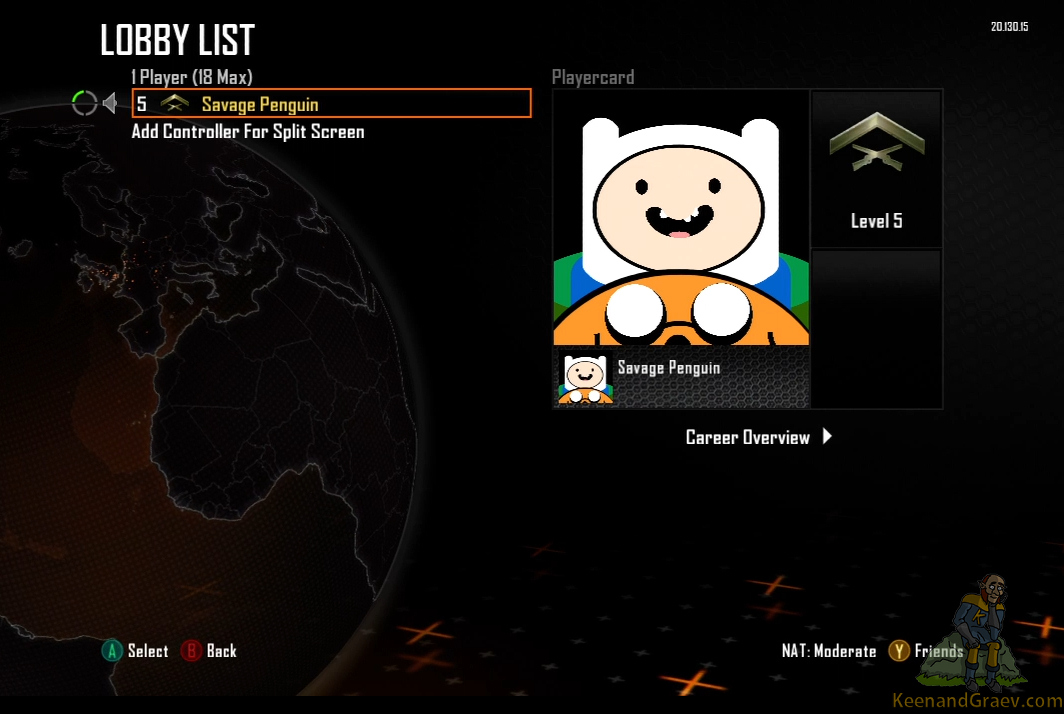Screen dimensions: 1064x714
Task: Choose Add Controller For Split Screen
Action: pyautogui.click(x=248, y=132)
